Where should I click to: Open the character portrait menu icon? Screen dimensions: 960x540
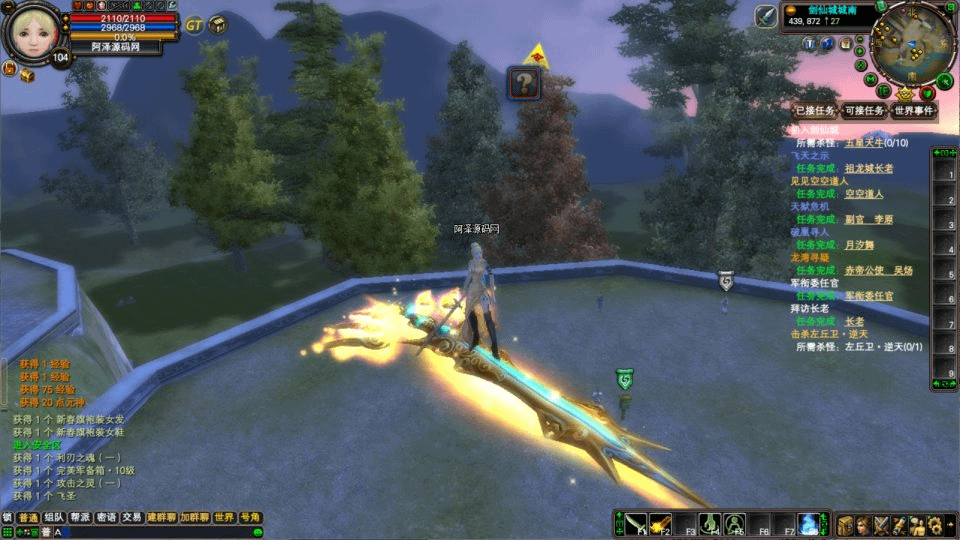pyautogui.click(x=863, y=525)
